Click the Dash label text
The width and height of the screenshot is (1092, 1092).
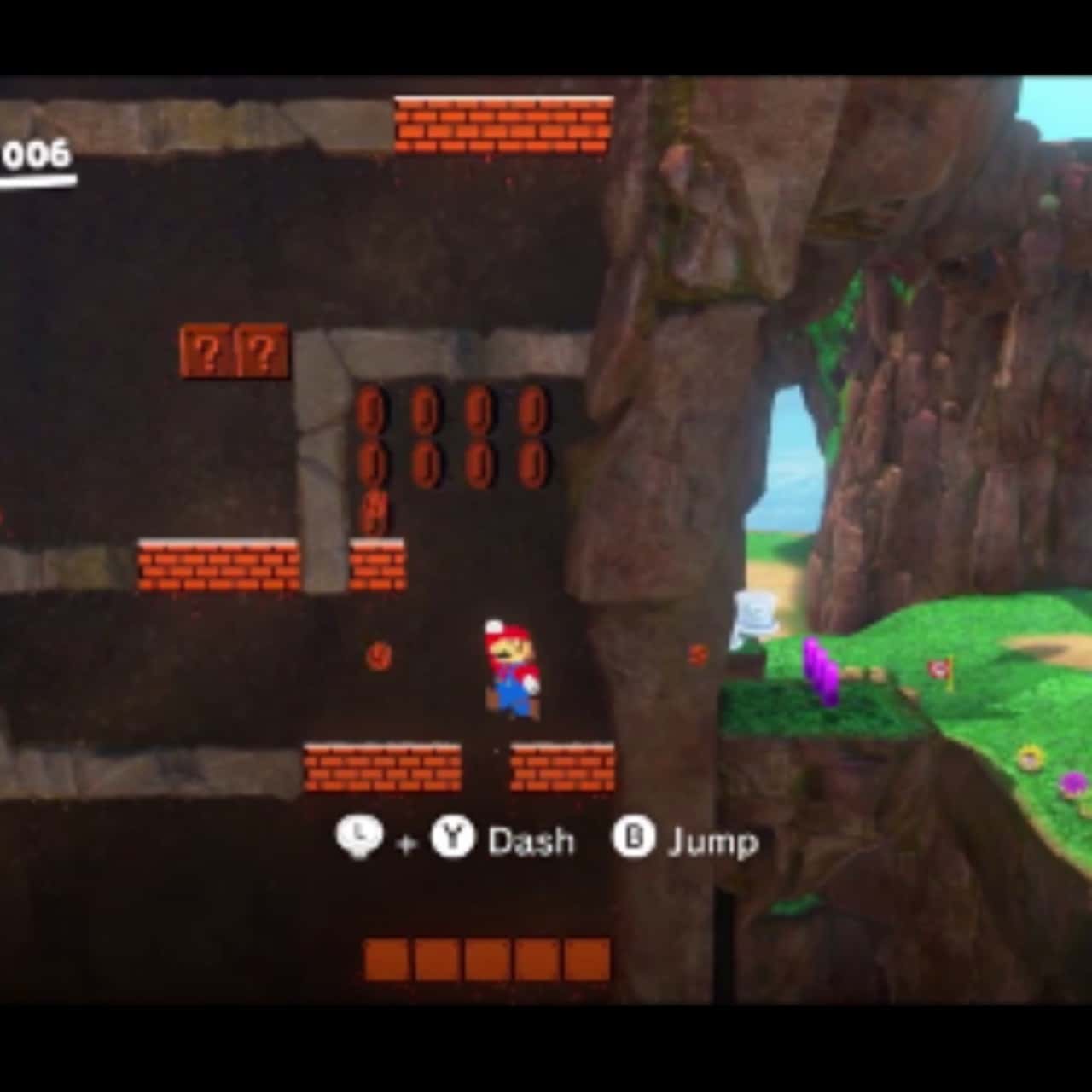click(529, 842)
